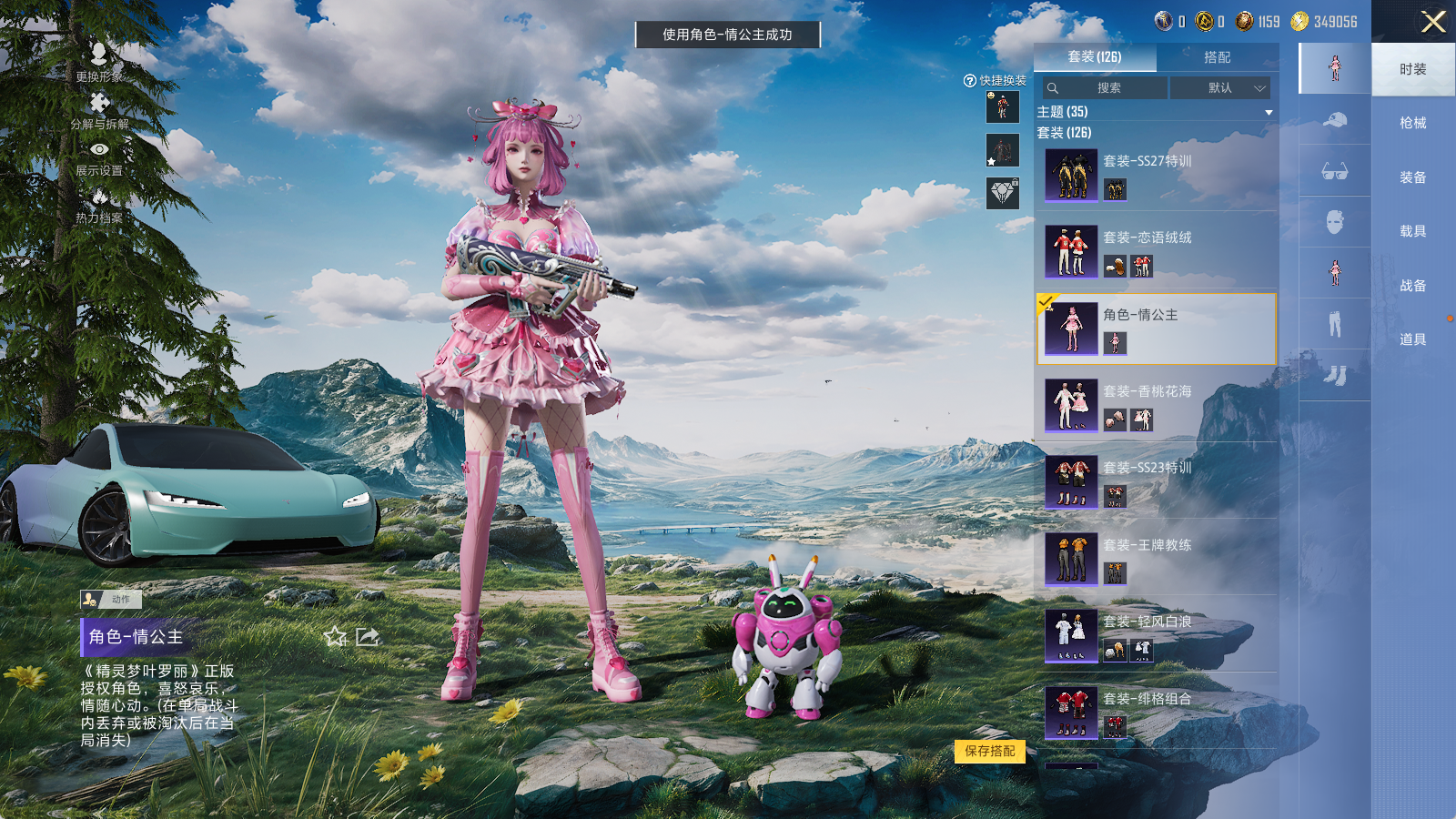Switch to the 搭配 tab

(1217, 57)
